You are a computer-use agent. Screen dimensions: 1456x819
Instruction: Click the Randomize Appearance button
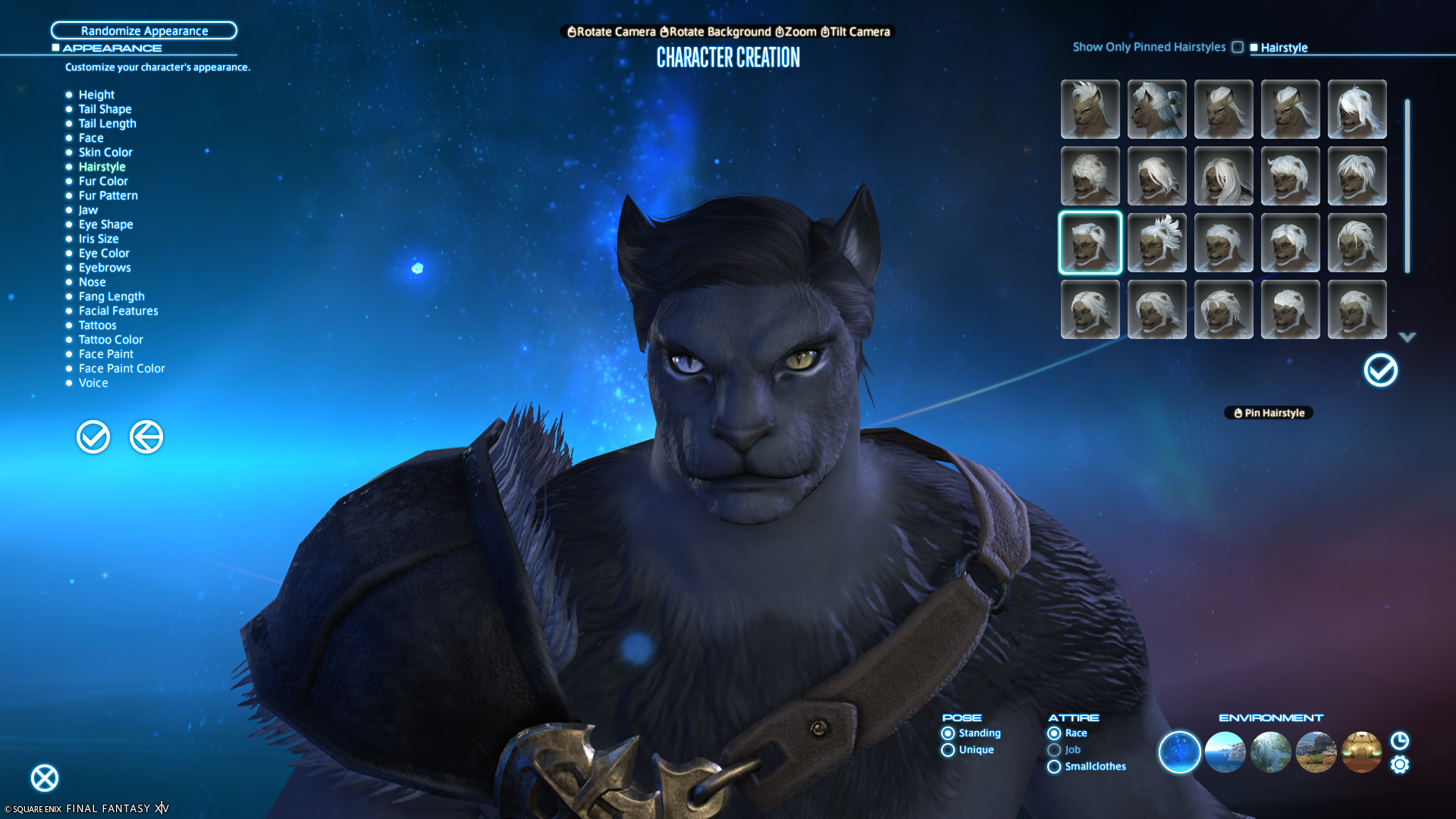144,30
